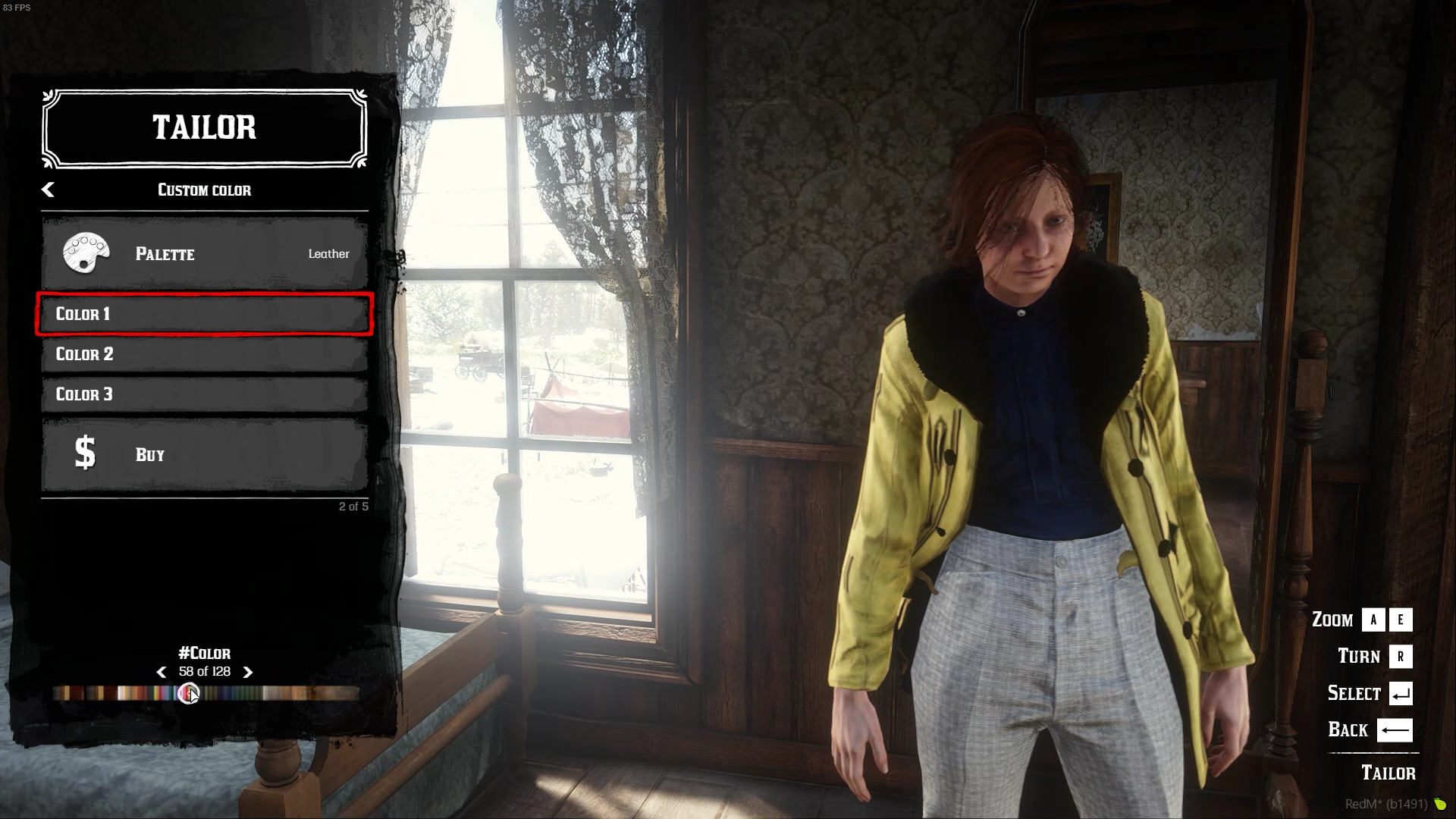
Task: Select the highlighted Color 1 row
Action: click(203, 314)
